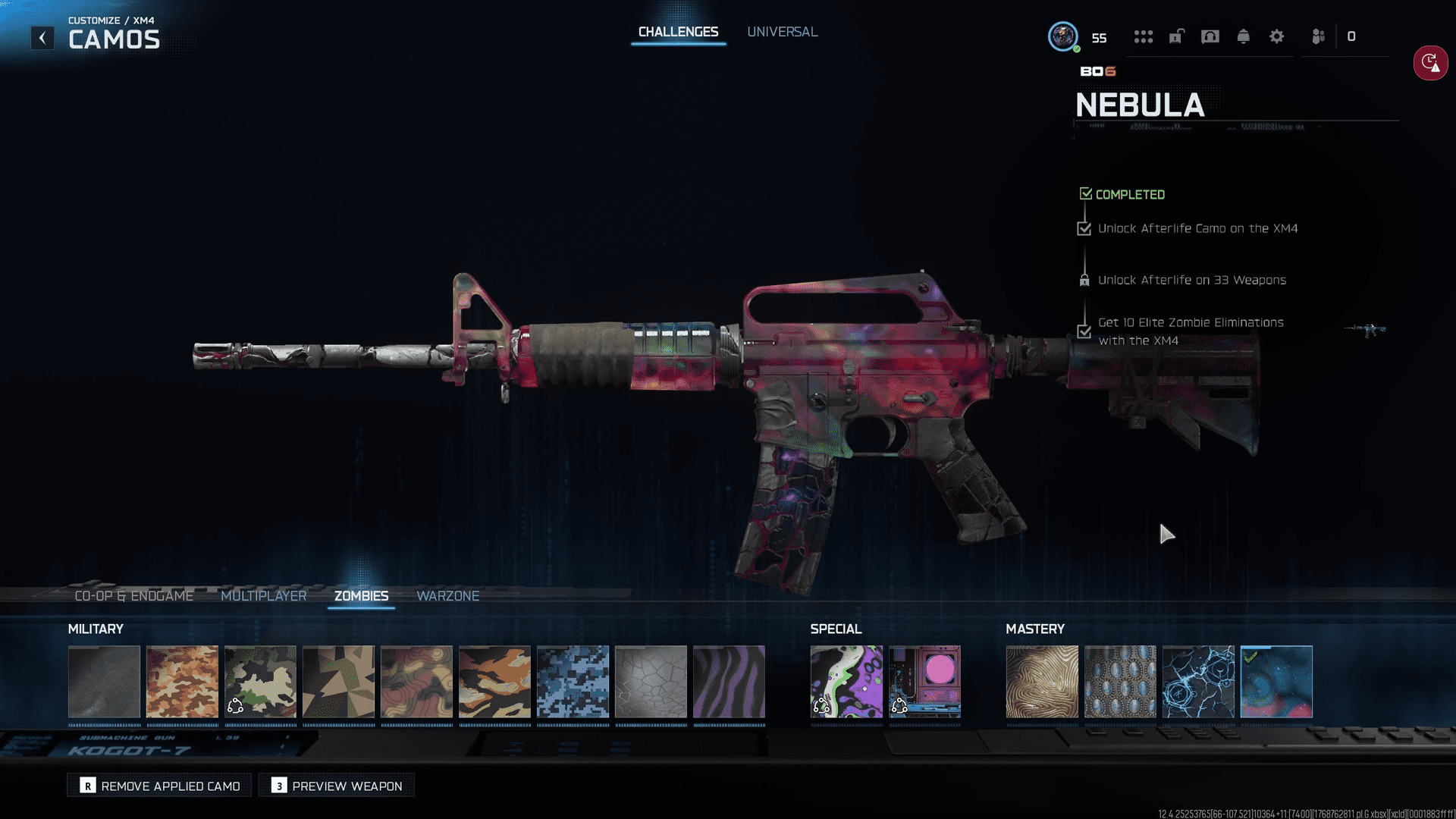Click the player profile avatar
Screen dimensions: 1456x819
[1062, 36]
